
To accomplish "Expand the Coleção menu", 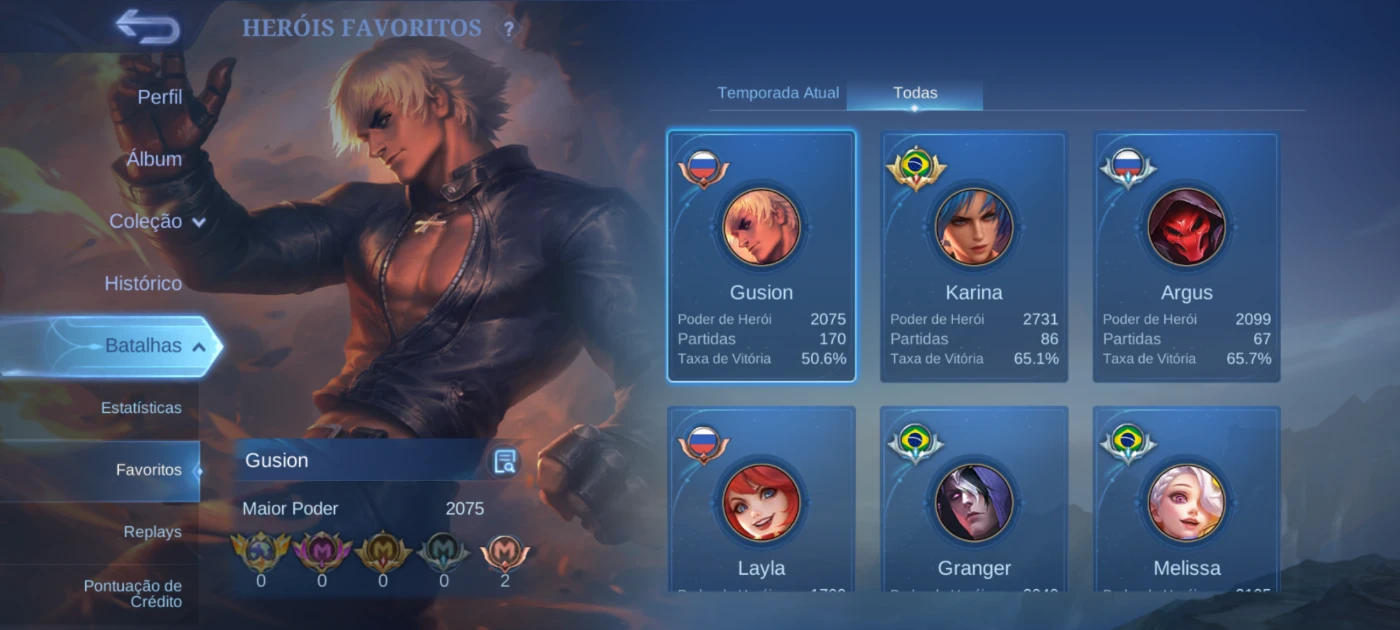I will 157,221.
